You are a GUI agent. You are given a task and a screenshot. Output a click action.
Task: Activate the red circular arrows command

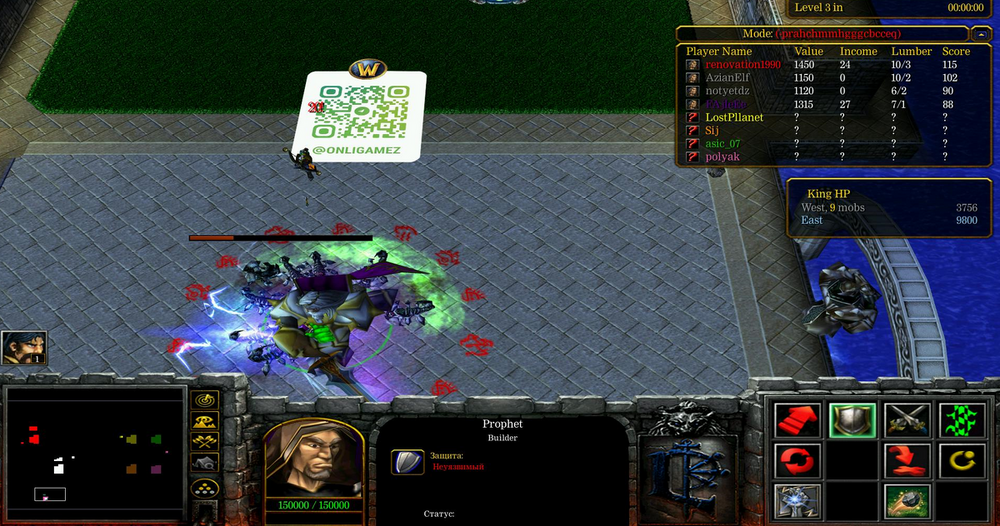[797, 461]
